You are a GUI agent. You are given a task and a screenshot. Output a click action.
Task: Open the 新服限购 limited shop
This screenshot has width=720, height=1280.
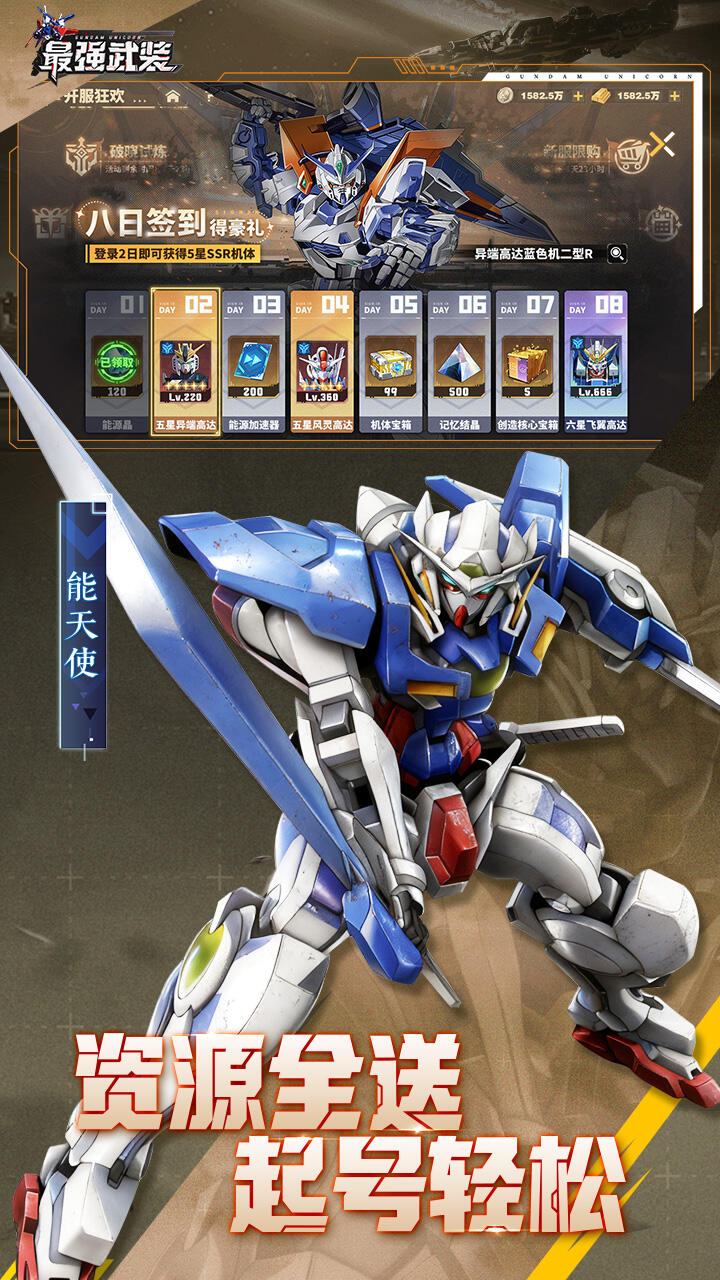[590, 157]
